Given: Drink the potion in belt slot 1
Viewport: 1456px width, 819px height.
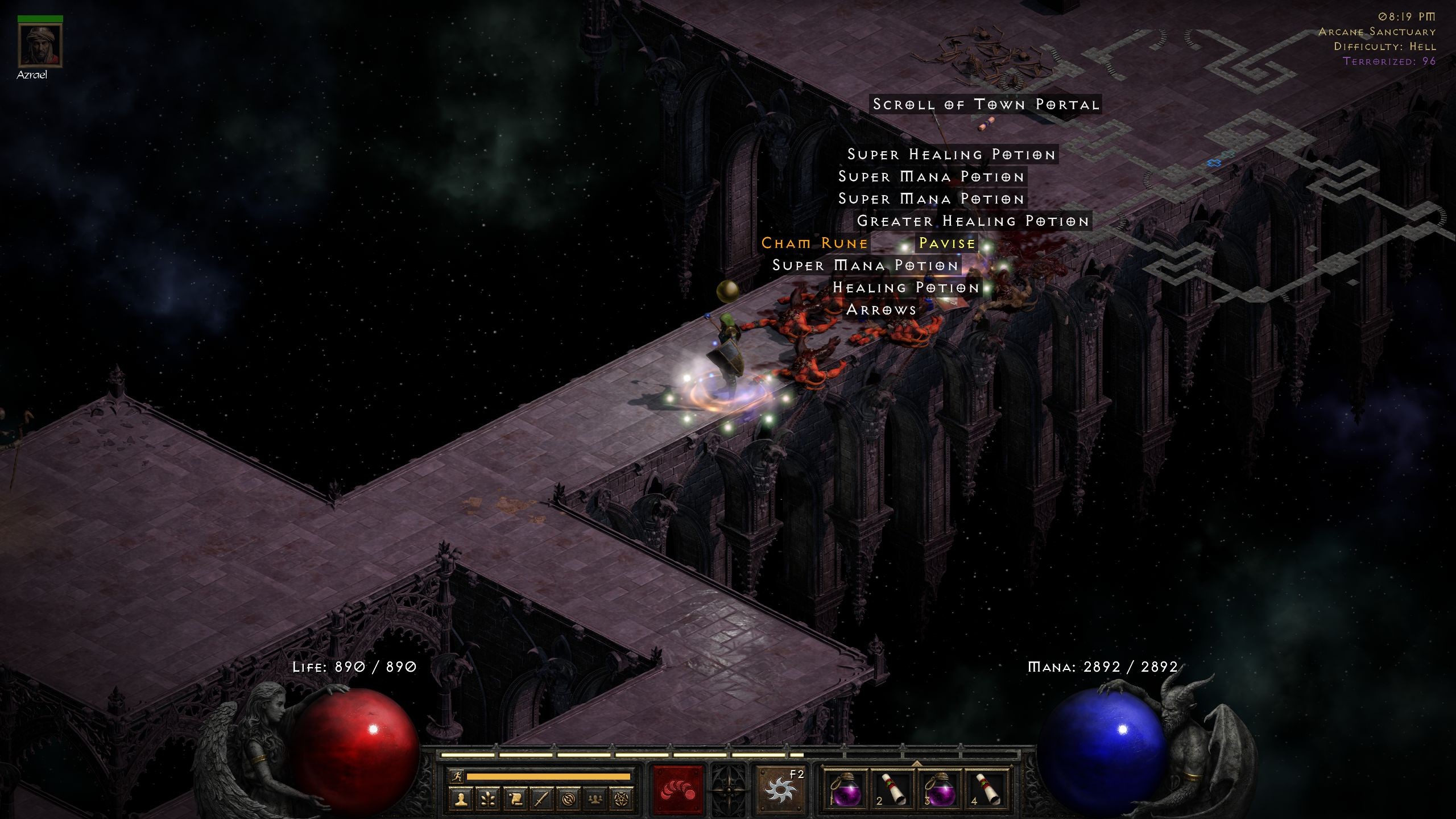Looking at the screenshot, I should (846, 791).
